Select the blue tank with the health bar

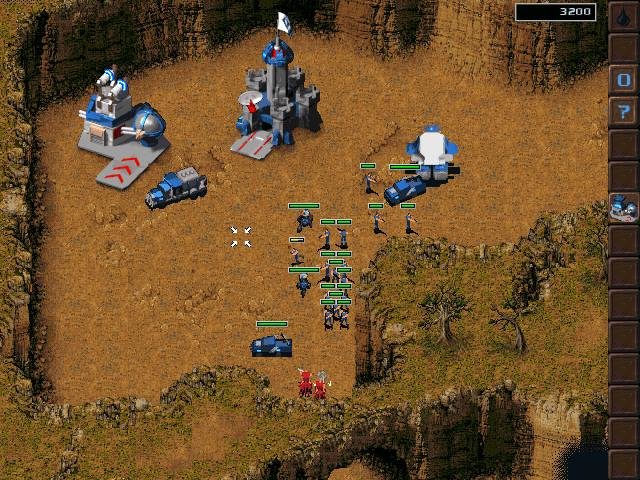coord(271,345)
